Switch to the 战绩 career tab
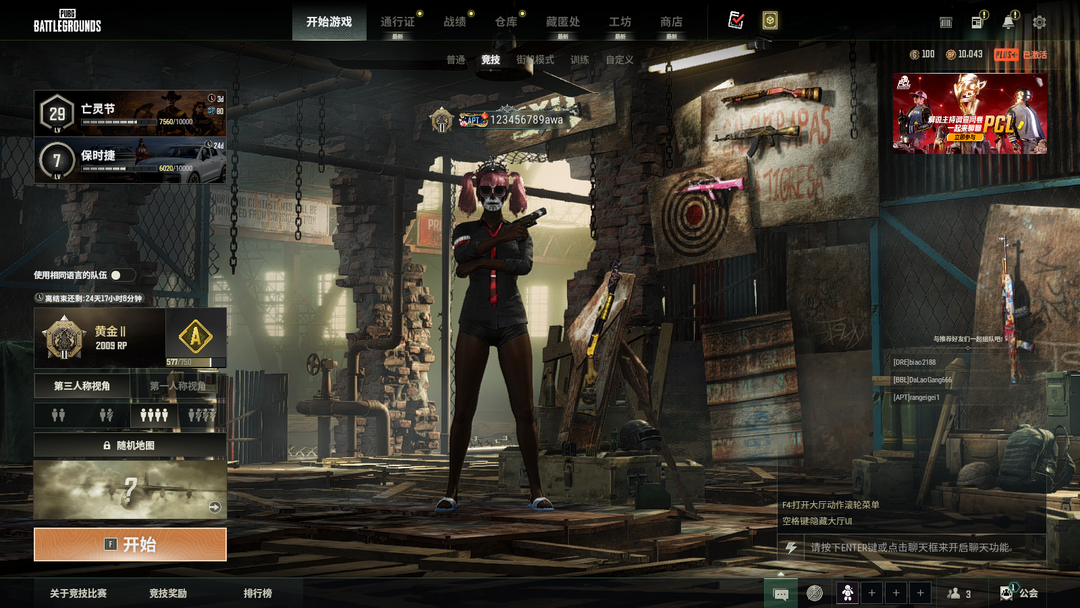Screen dimensions: 1080x608 point(455,22)
